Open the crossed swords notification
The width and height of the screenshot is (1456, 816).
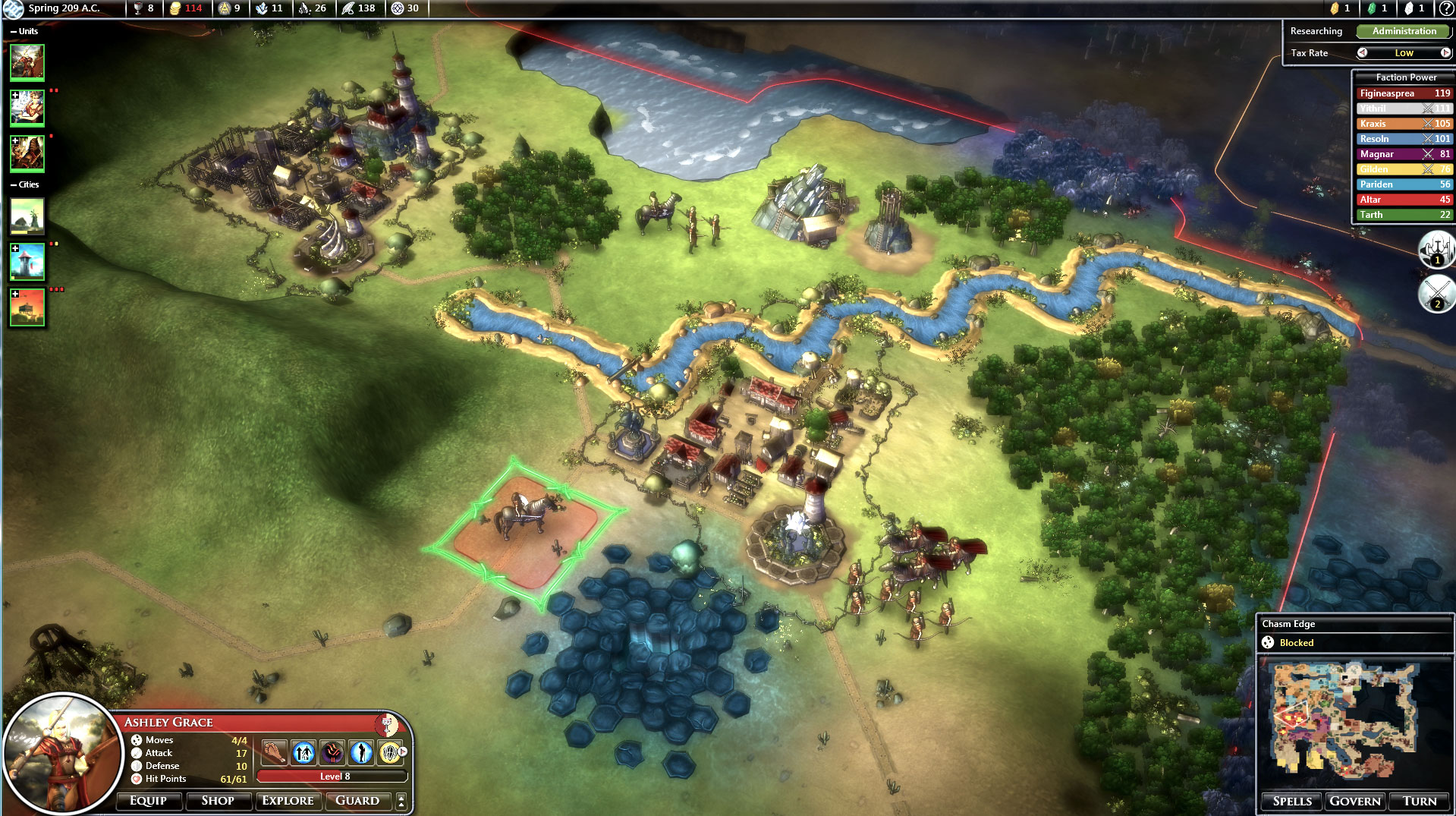(1436, 293)
